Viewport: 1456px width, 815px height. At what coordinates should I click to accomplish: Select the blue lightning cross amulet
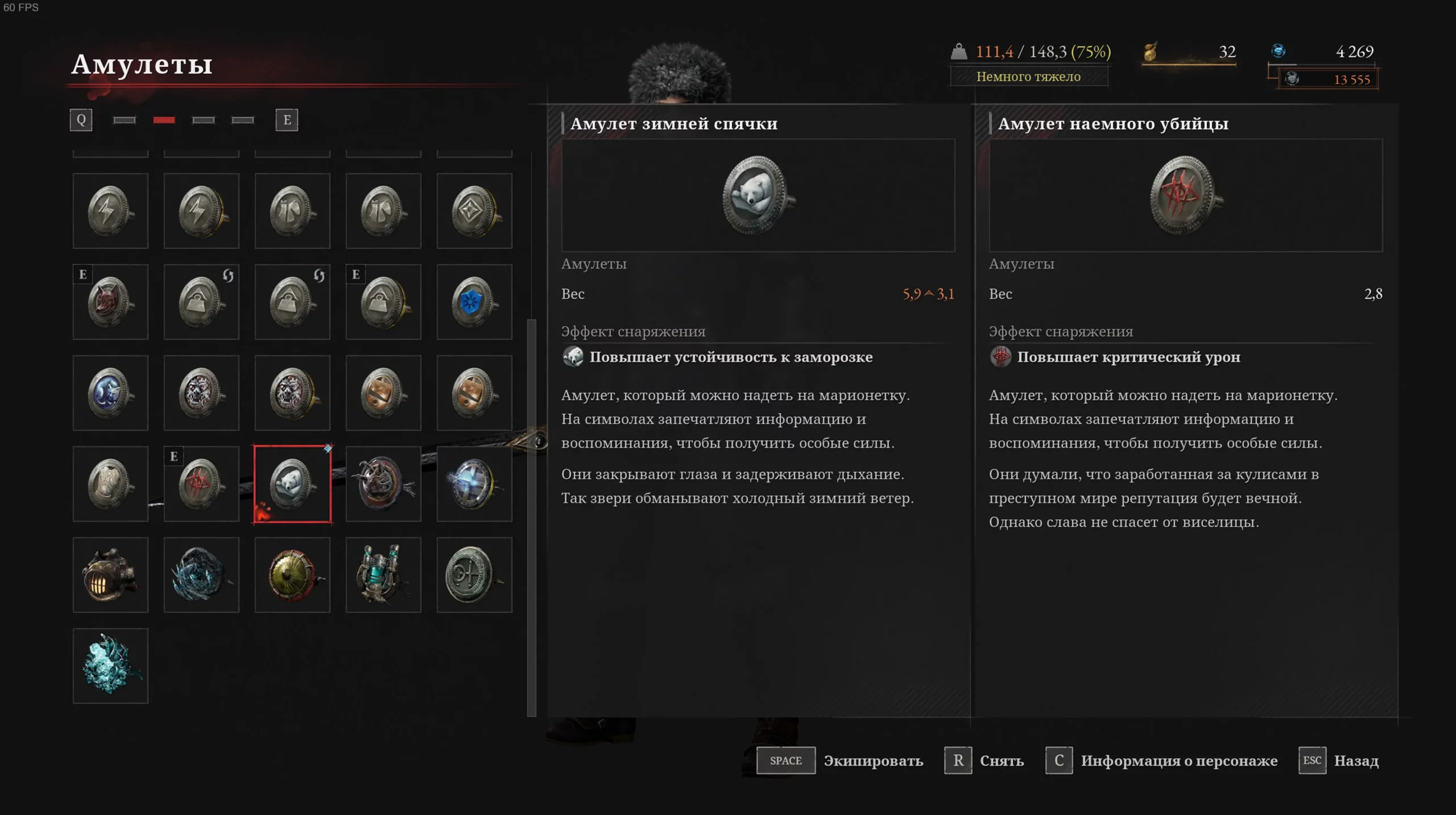click(x=474, y=484)
